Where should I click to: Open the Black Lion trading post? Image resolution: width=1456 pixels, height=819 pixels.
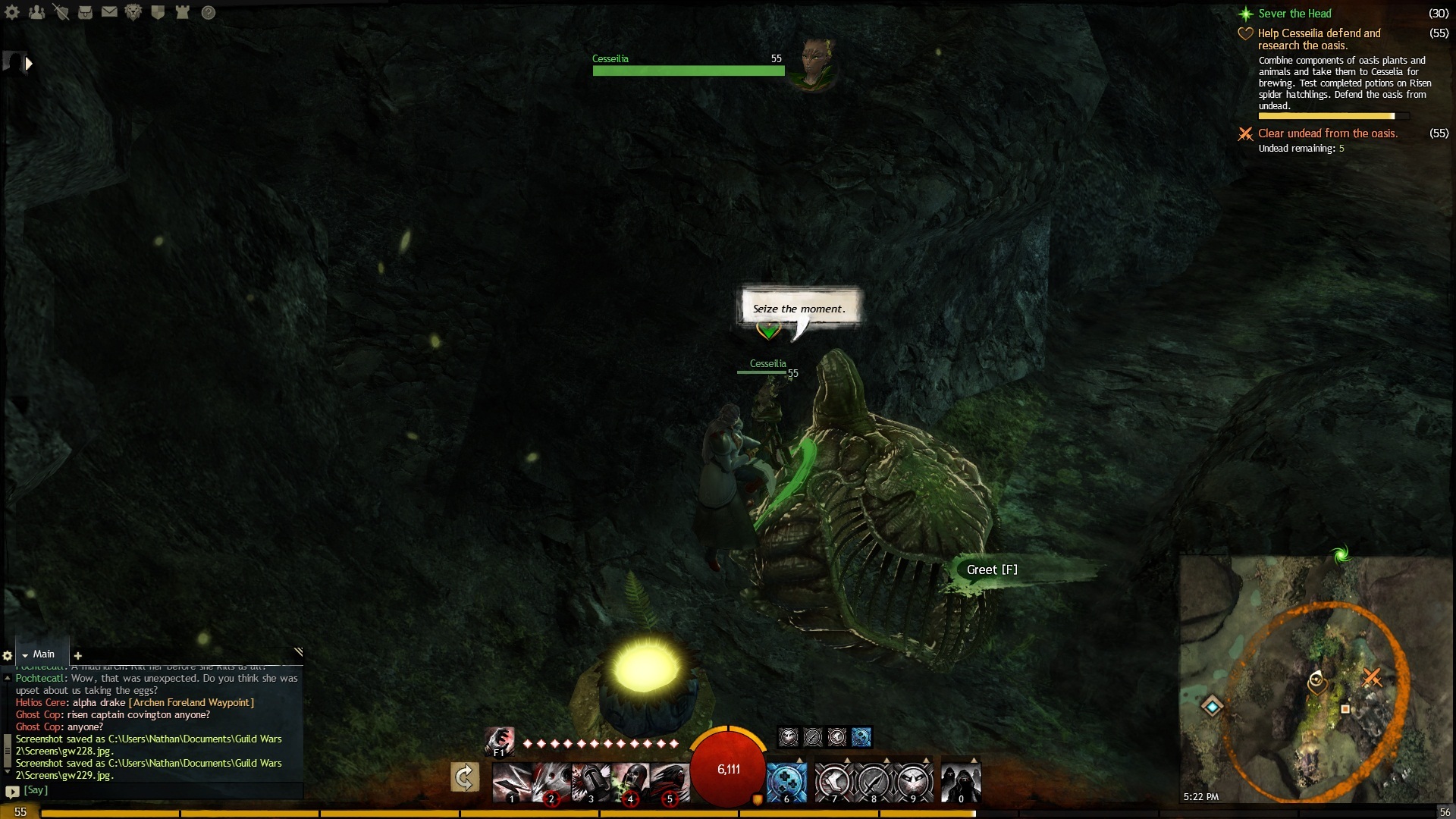[133, 12]
